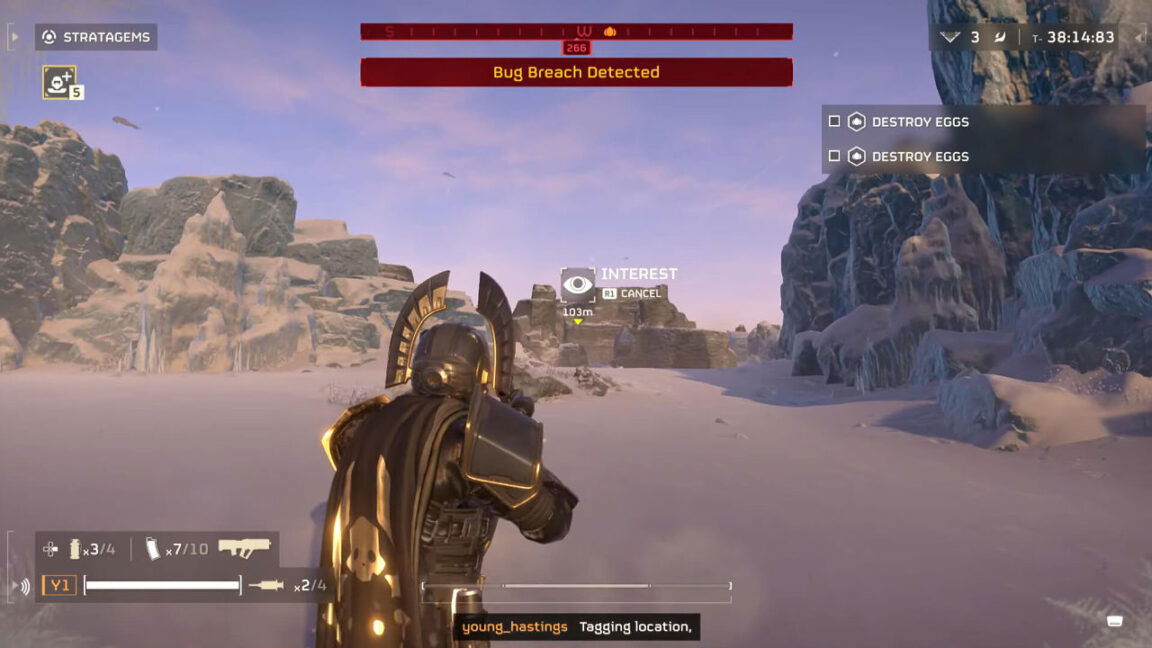This screenshot has width=1152, height=648.
Task: Click the compass heading bar
Action: (576, 32)
